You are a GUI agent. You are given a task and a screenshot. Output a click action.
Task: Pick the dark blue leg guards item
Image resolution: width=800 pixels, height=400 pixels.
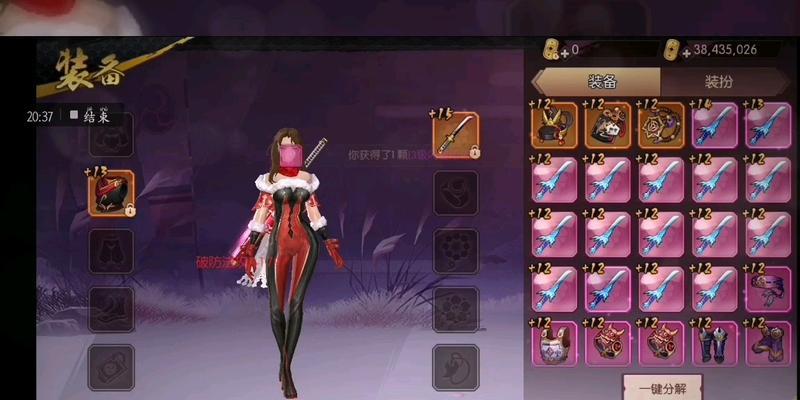click(715, 344)
